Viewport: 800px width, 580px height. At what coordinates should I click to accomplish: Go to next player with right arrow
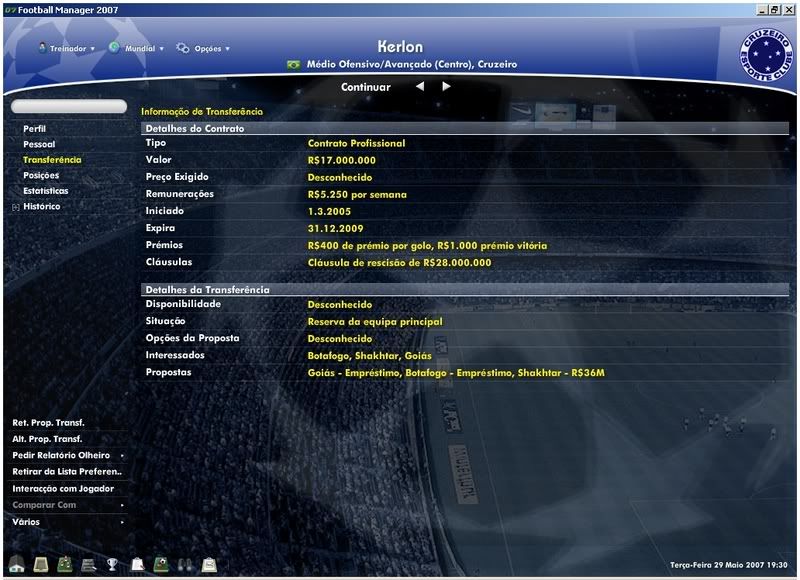click(446, 86)
